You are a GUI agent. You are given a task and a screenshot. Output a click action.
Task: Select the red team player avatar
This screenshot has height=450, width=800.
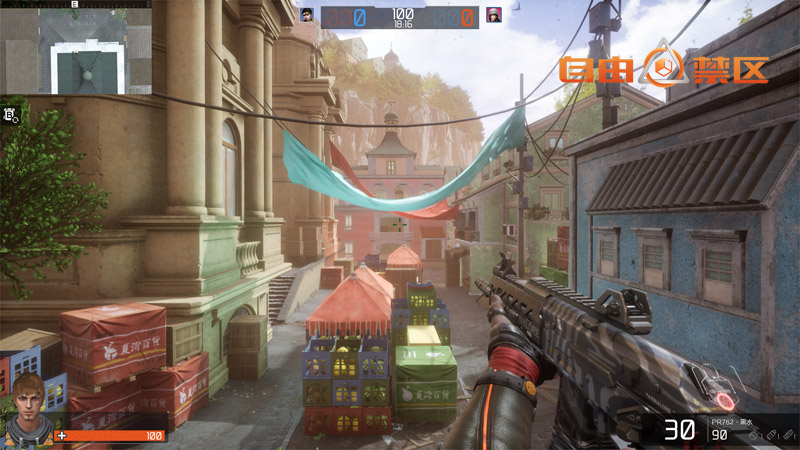click(493, 15)
